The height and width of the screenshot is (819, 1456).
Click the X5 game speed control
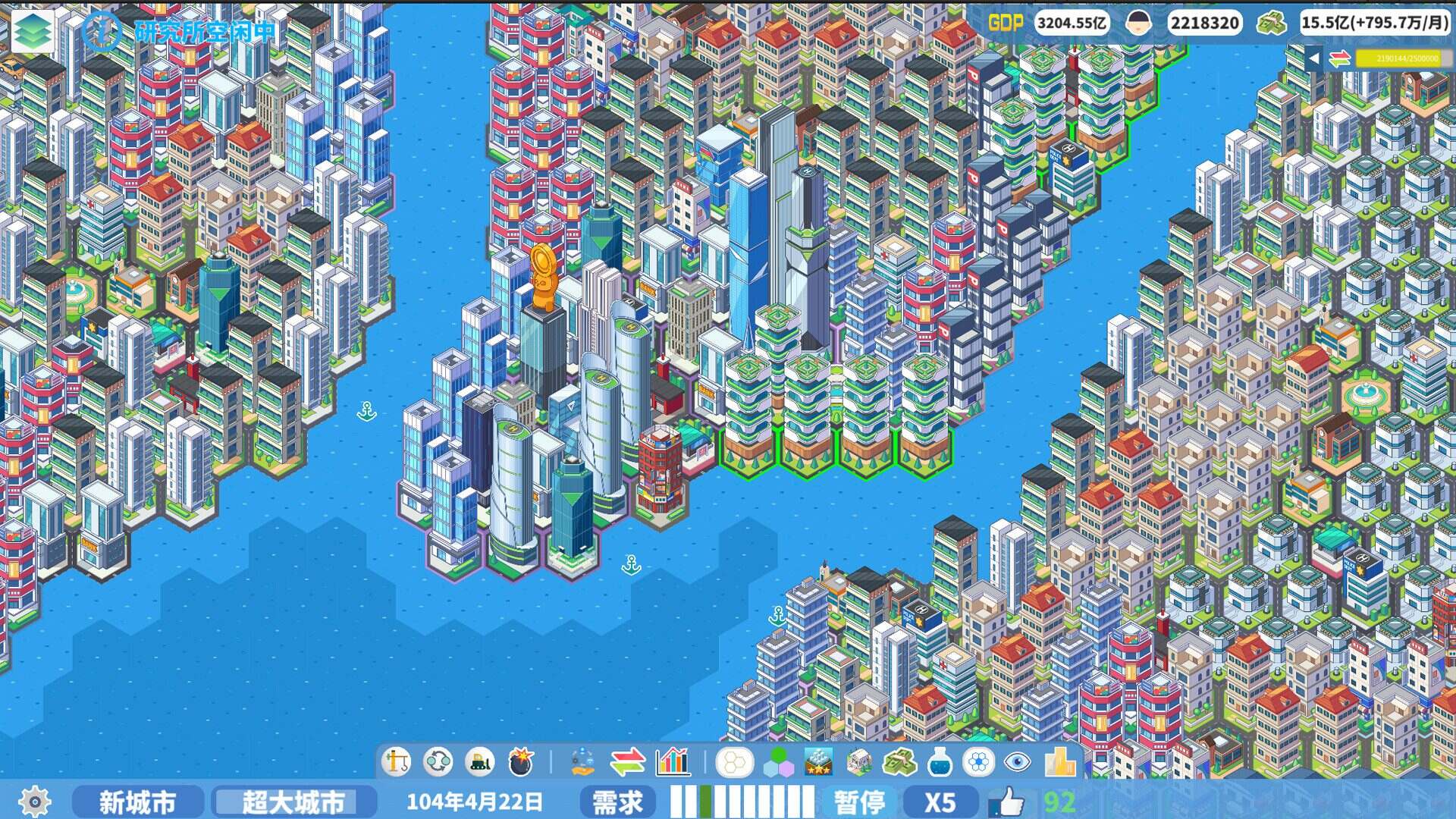tap(943, 801)
